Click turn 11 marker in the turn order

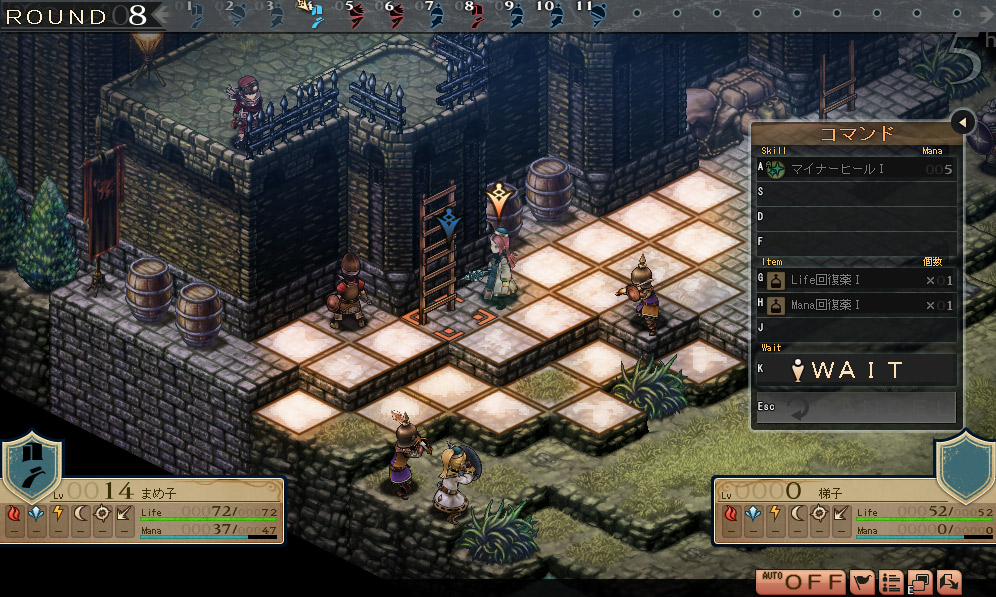point(593,15)
